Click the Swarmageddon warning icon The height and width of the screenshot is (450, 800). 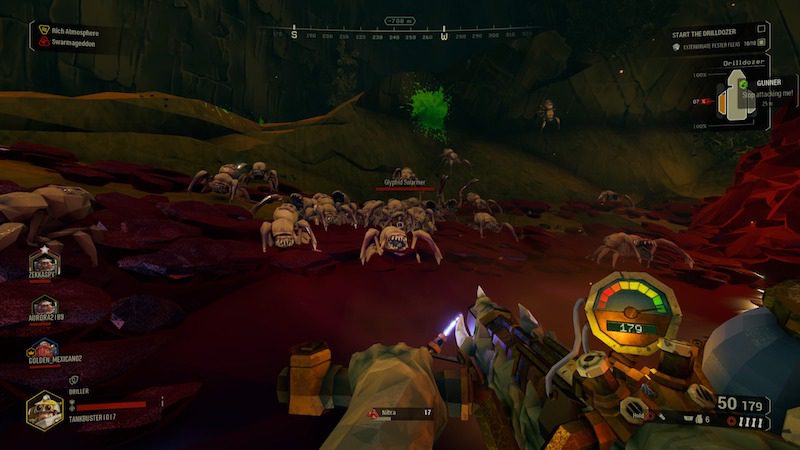[x=44, y=43]
